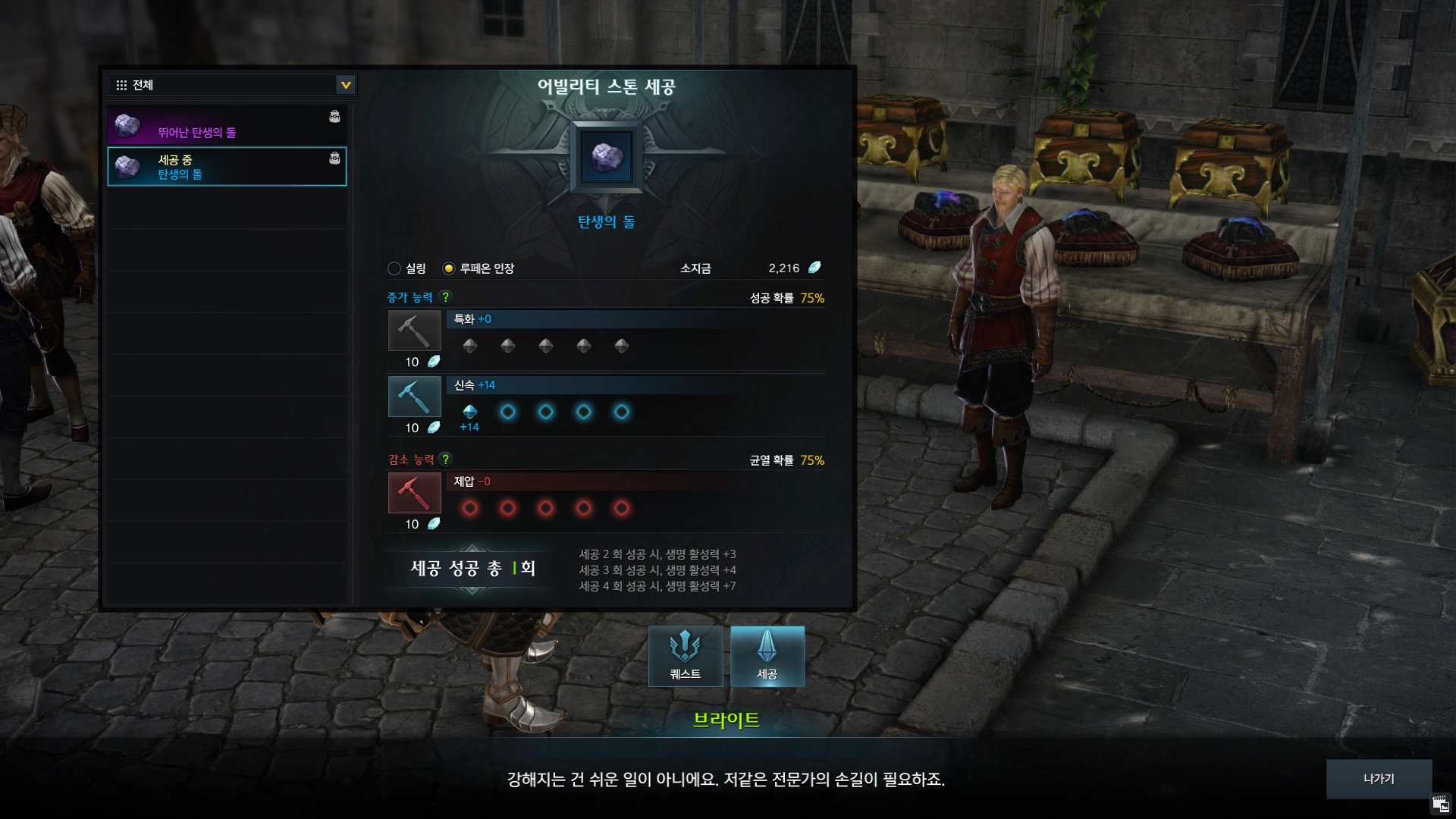Choose the 실링 currency option
Screen dimensions: 1456x819
click(394, 268)
